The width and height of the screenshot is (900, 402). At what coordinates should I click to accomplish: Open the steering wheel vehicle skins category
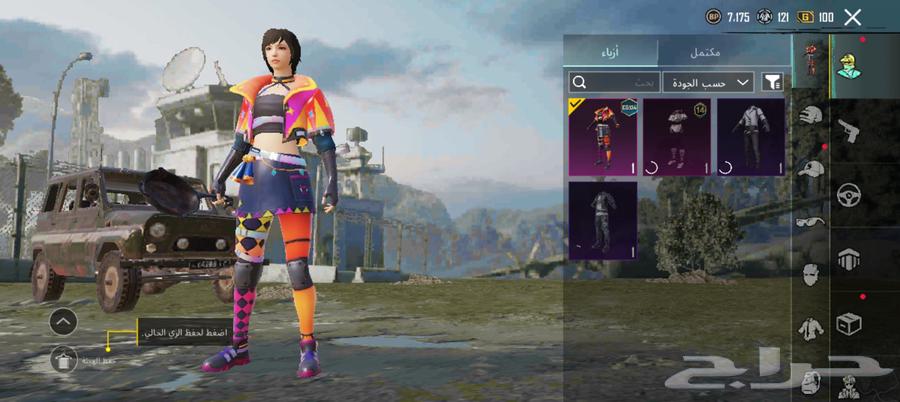pyautogui.click(x=850, y=195)
